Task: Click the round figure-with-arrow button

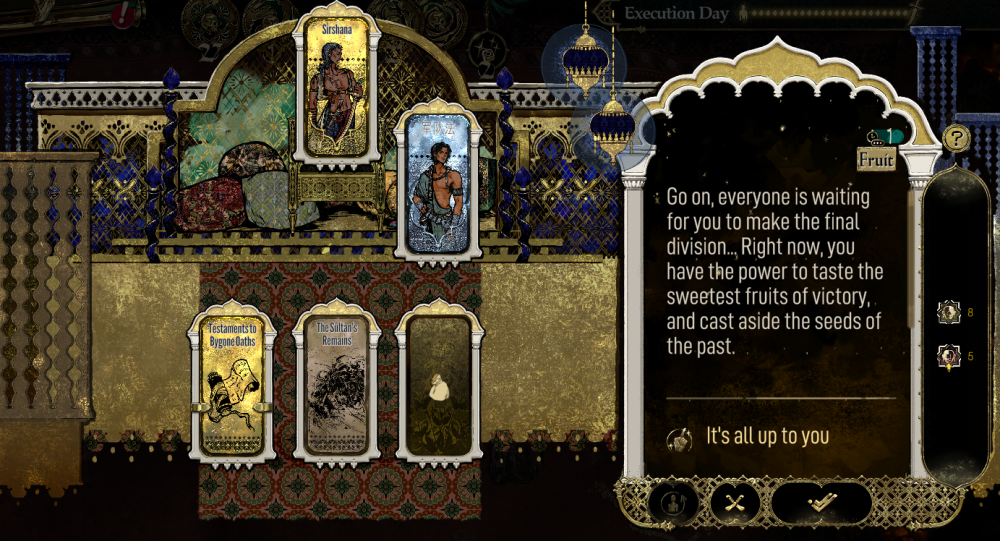Action: (673, 503)
